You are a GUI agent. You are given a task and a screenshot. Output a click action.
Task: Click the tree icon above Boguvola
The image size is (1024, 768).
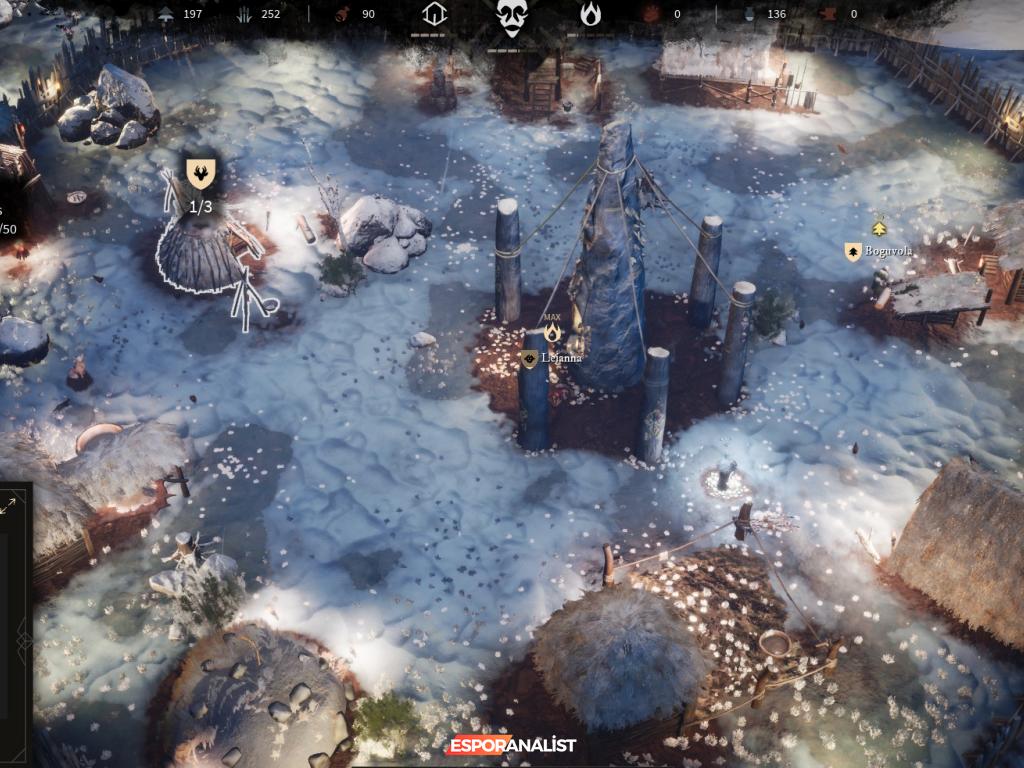879,228
